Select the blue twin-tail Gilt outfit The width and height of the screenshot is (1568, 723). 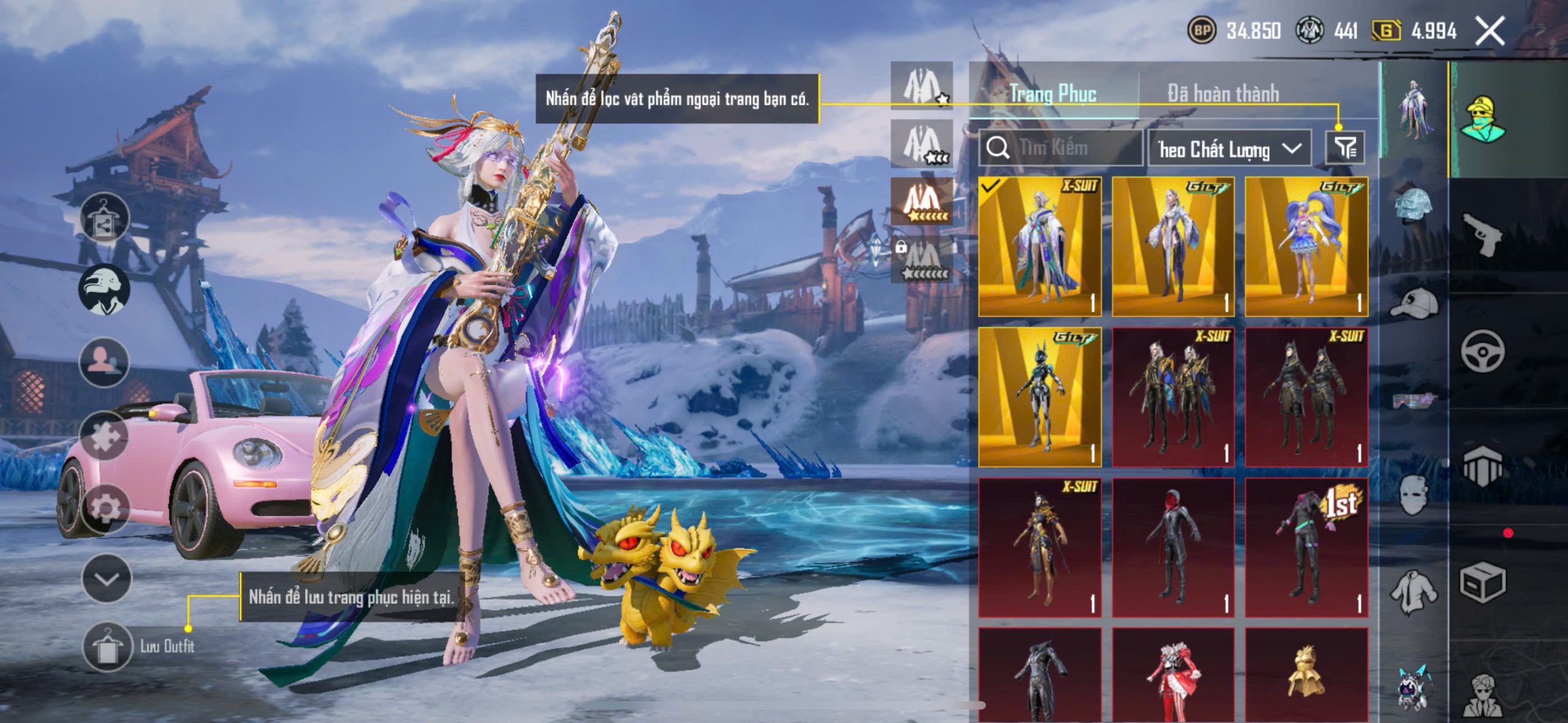[1306, 247]
